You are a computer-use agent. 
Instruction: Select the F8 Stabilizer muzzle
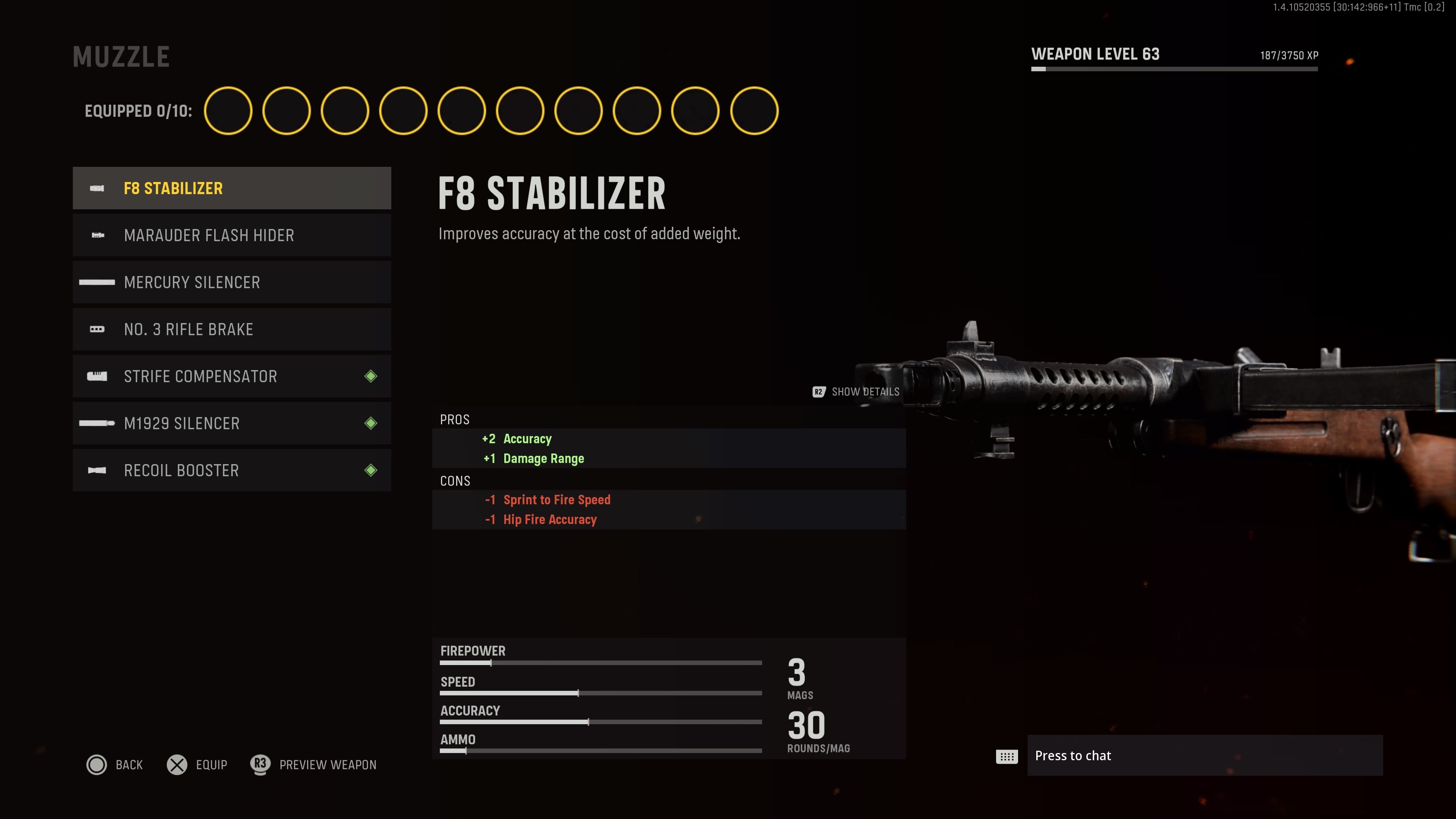tap(232, 188)
